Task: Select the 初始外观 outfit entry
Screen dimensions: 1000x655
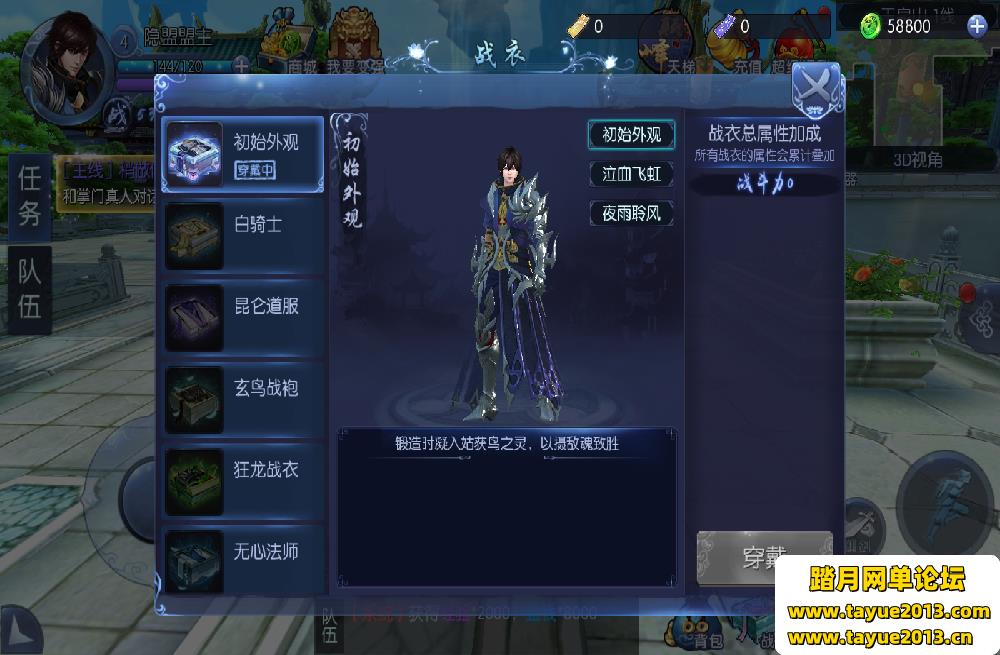Action: coord(244,154)
